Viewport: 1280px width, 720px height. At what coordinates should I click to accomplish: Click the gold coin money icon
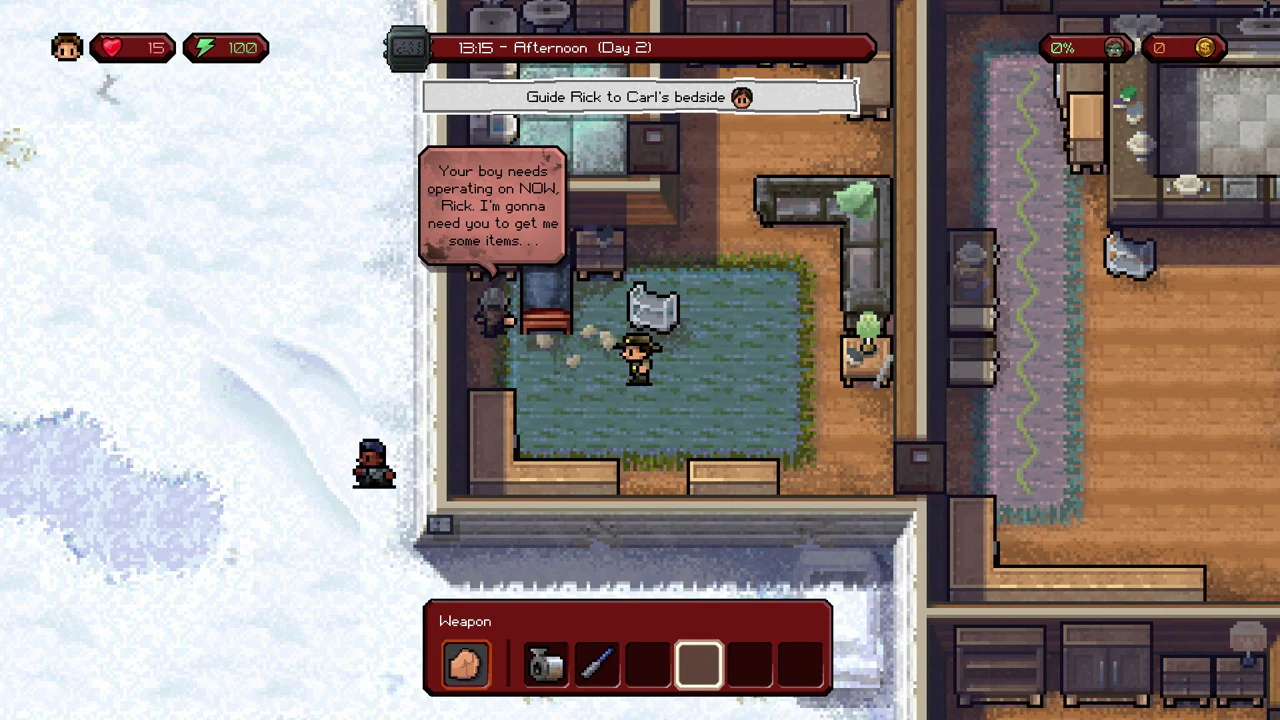coord(1205,47)
